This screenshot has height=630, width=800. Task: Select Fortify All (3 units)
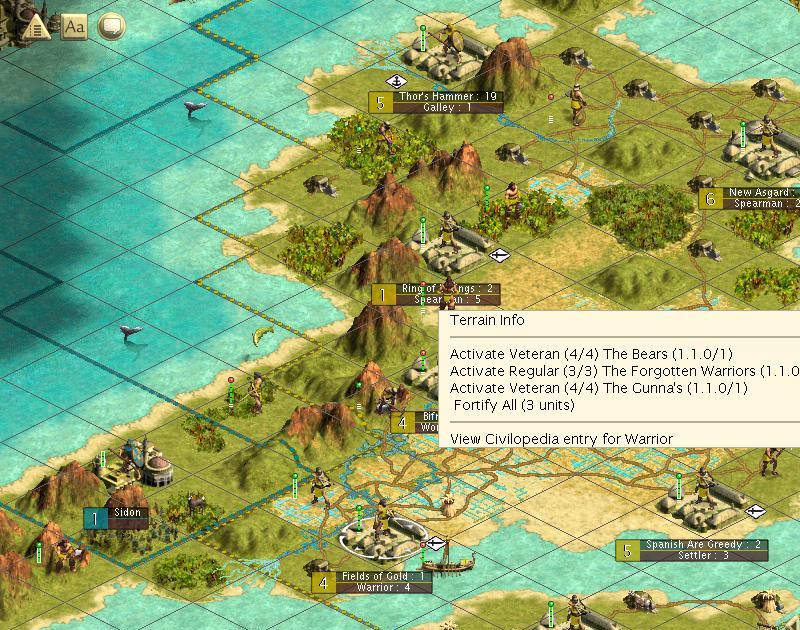click(514, 405)
